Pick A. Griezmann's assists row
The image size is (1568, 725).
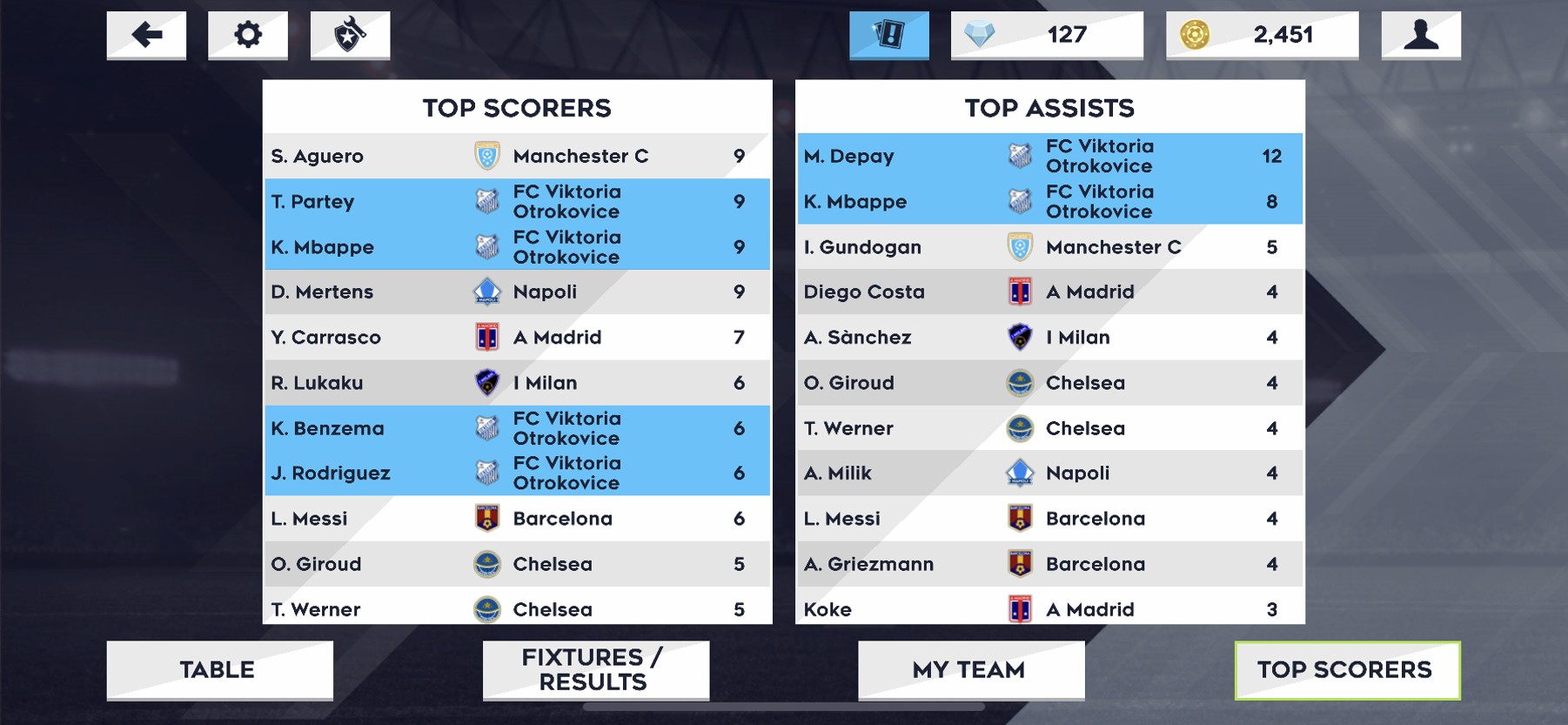pos(1049,564)
